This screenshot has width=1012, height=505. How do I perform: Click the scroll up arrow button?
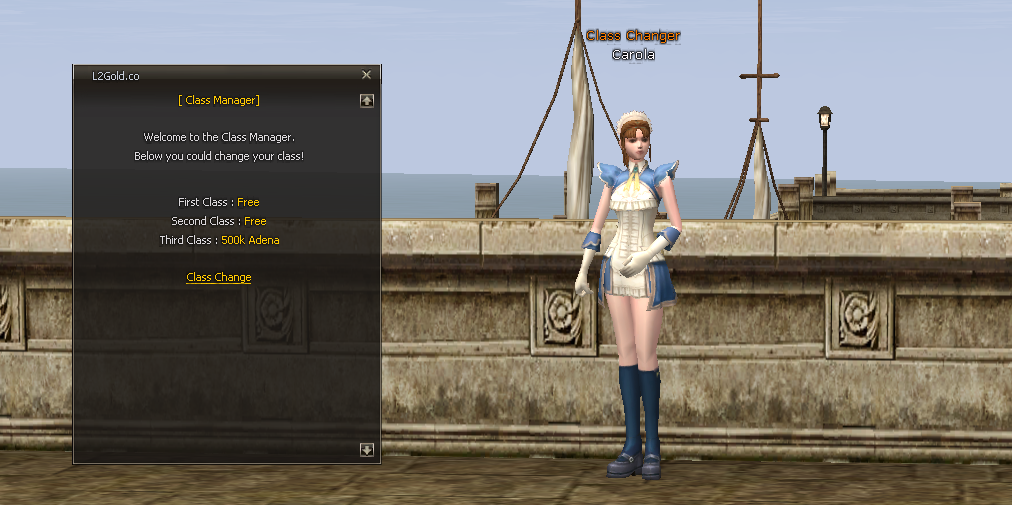point(367,100)
